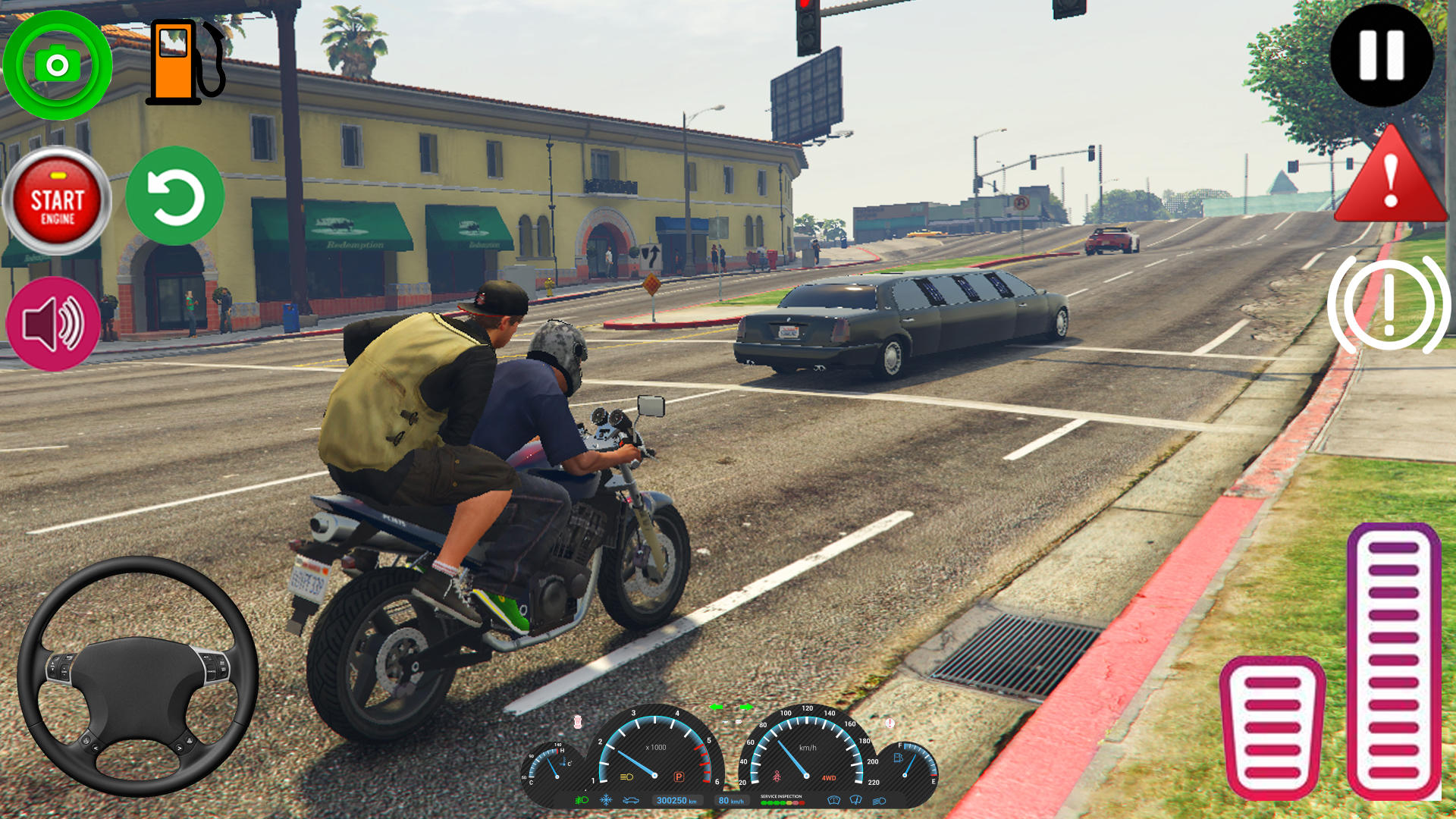Click the snowflake defrost indicator on the dashboard
This screenshot has width=1456, height=819.
[x=606, y=801]
